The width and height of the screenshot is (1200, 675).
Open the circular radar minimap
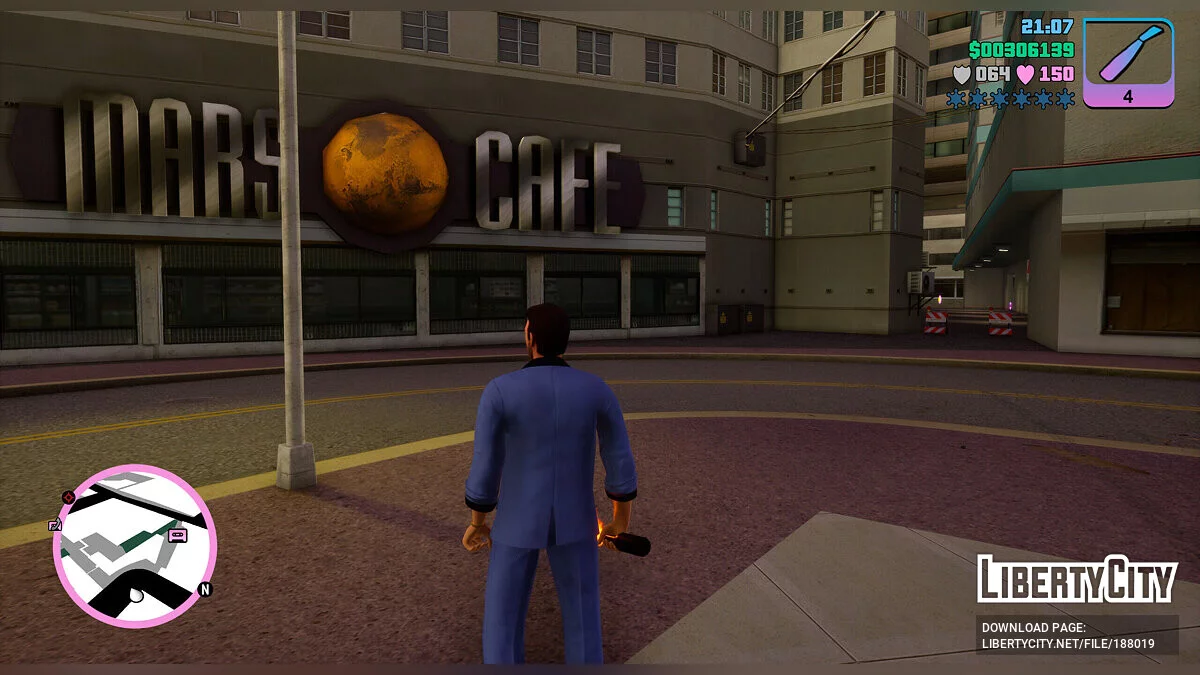(x=135, y=545)
